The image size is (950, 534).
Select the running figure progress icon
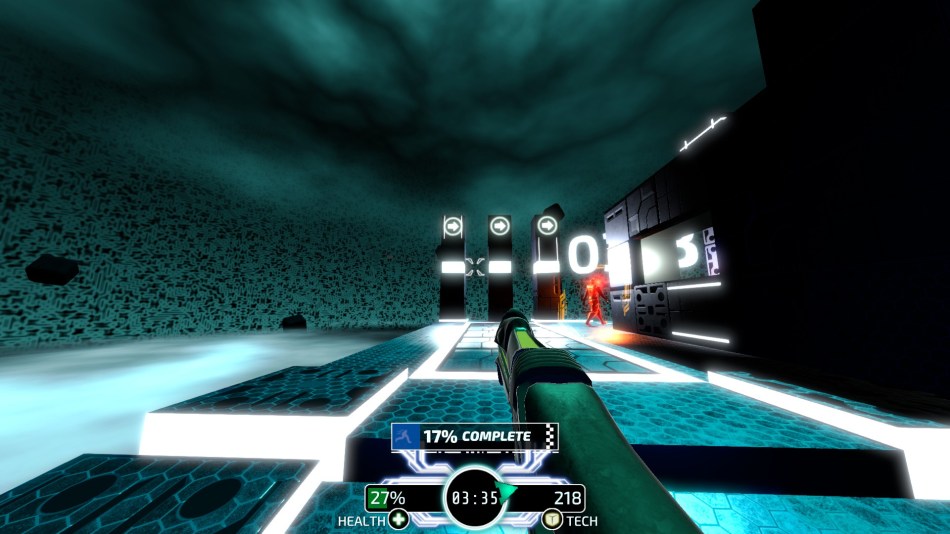pyautogui.click(x=406, y=437)
